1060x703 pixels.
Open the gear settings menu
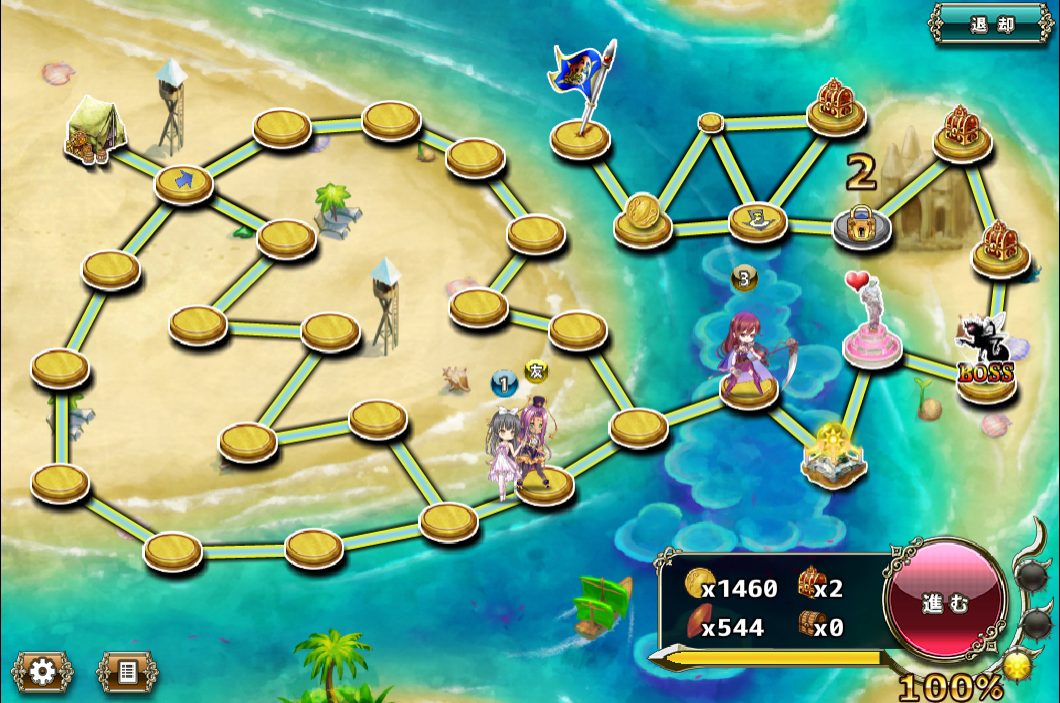tap(42, 672)
